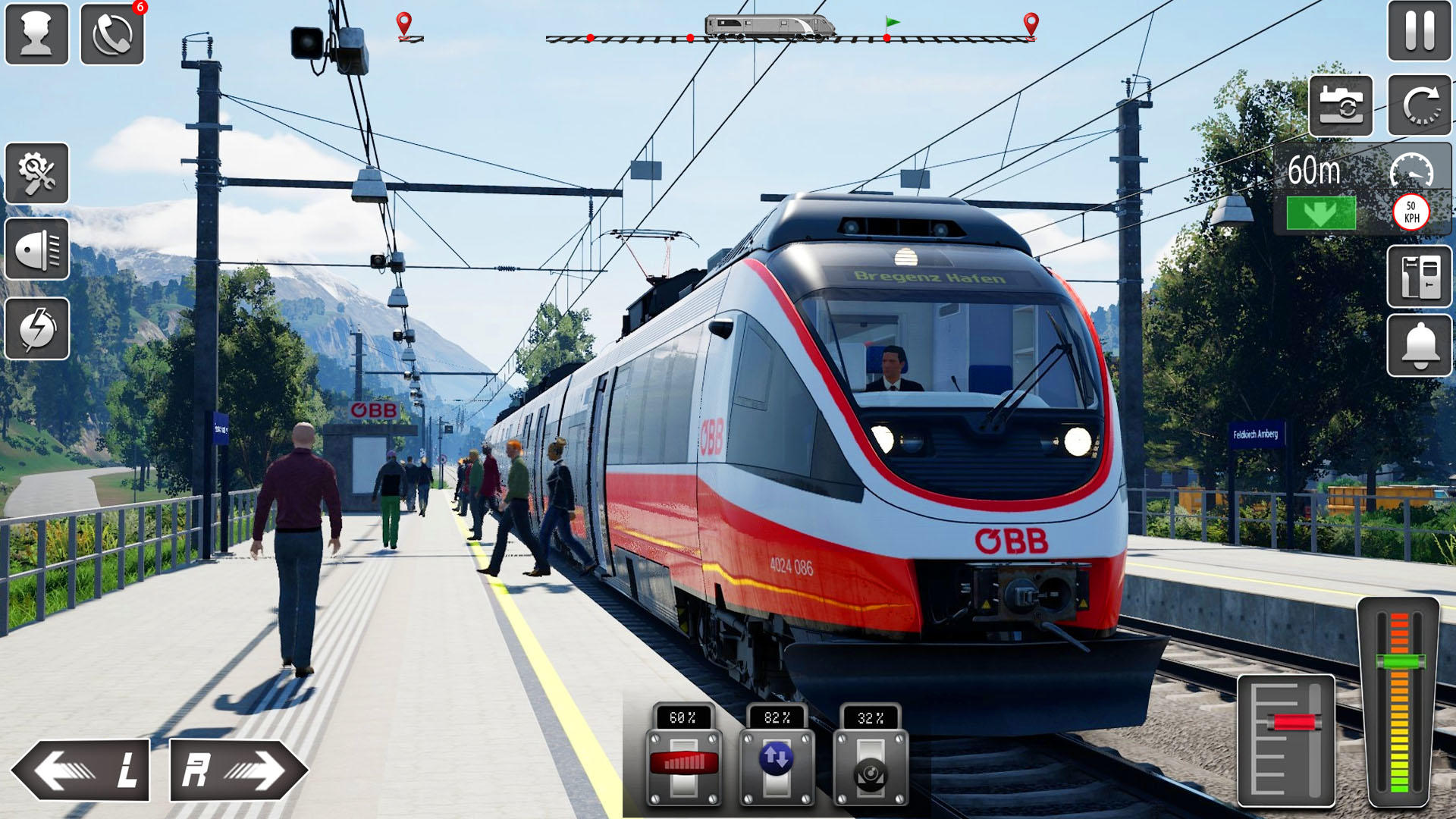Answer the incoming call with 6 notifications
Image resolution: width=1456 pixels, height=819 pixels.
coord(112,33)
